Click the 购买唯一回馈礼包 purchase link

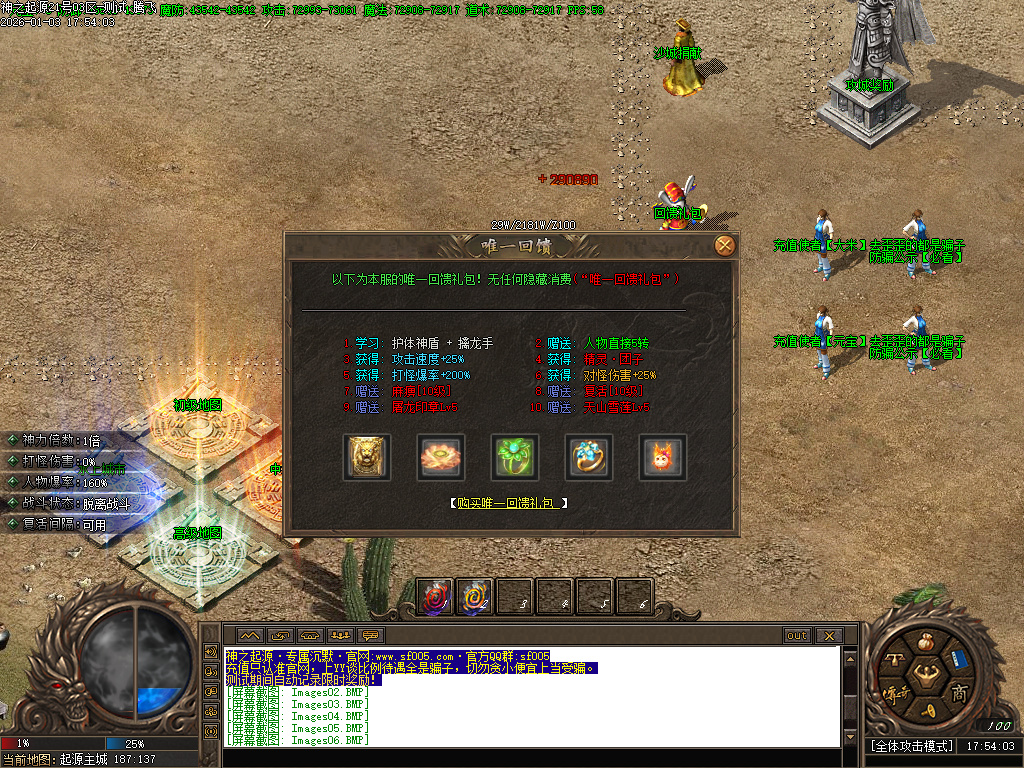click(509, 503)
